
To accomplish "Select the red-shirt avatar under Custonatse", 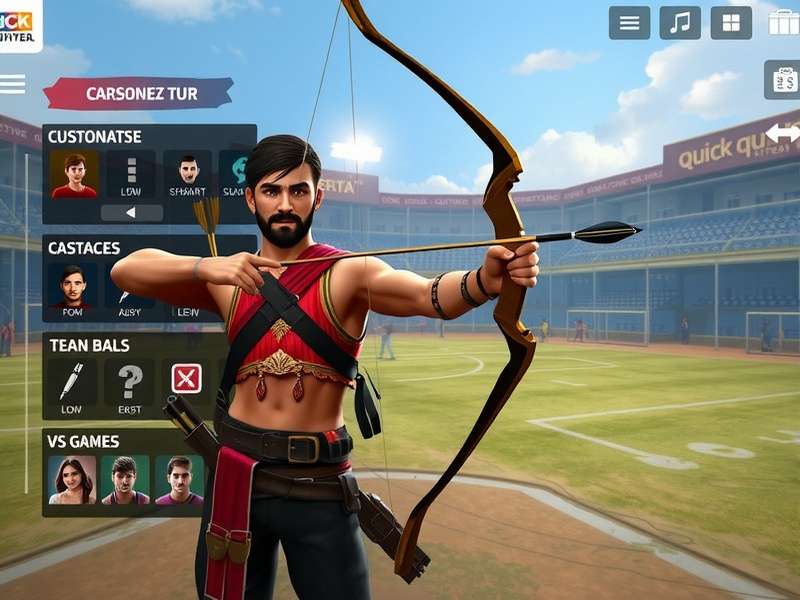I will [75, 174].
